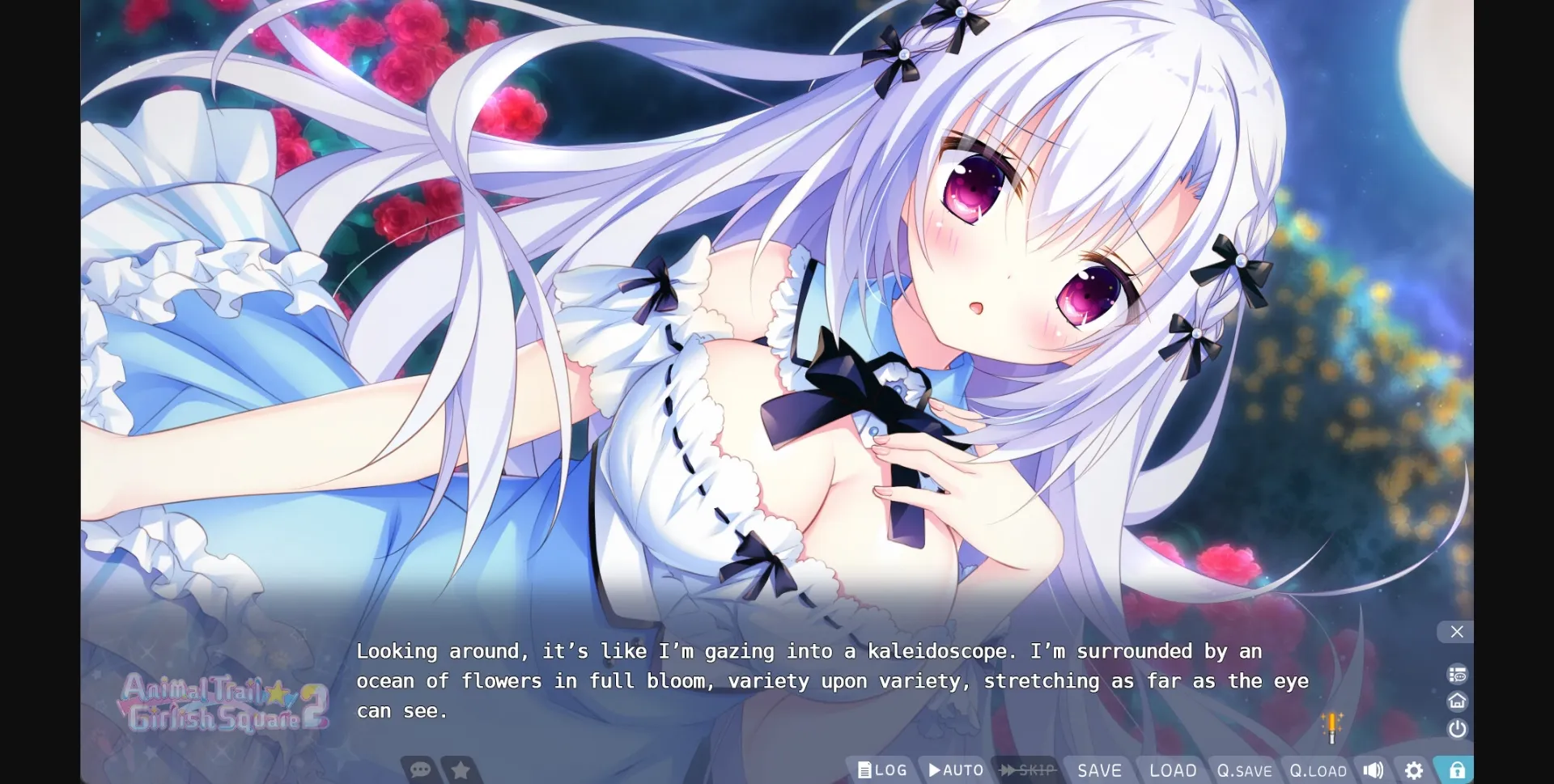Viewport: 1554px width, 784px height.
Task: Enable AUTO text advance mode
Action: coord(957,769)
